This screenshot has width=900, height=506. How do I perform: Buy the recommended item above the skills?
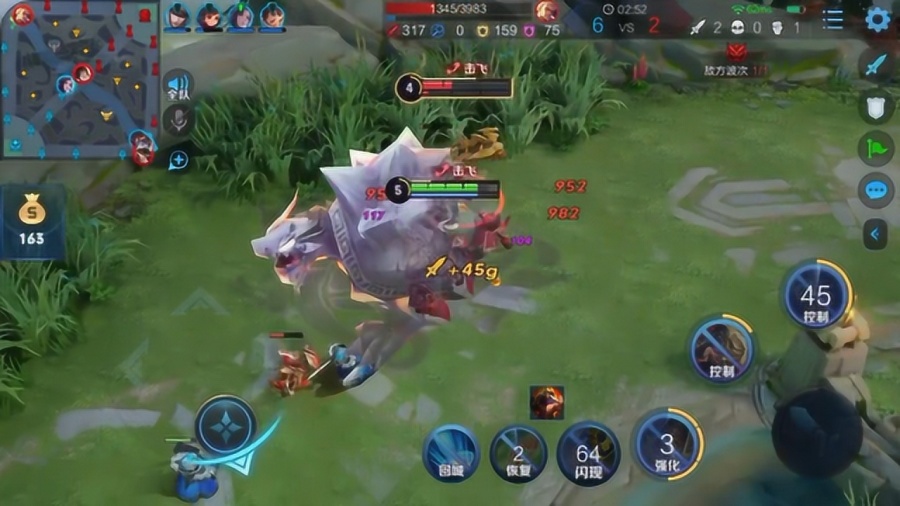point(547,402)
